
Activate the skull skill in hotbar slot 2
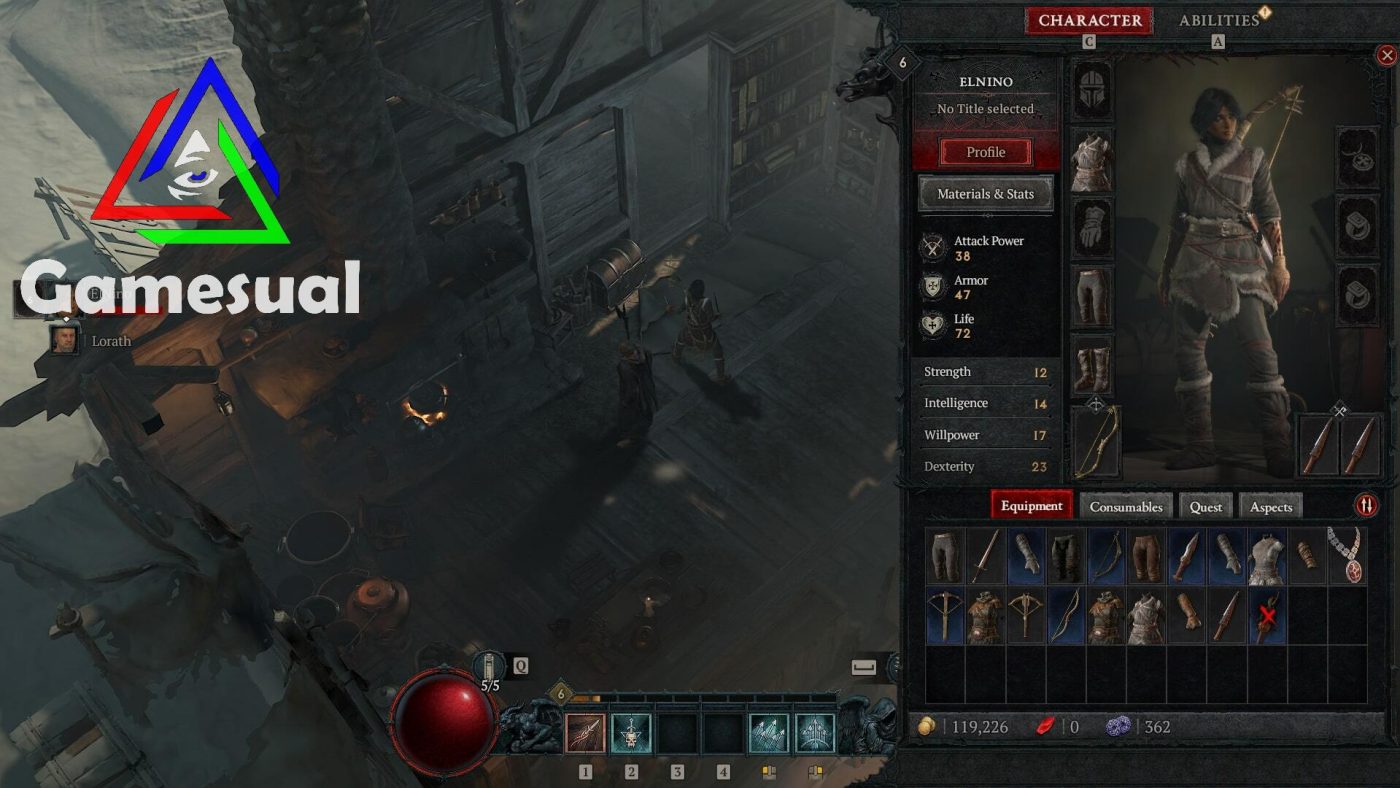coord(633,735)
